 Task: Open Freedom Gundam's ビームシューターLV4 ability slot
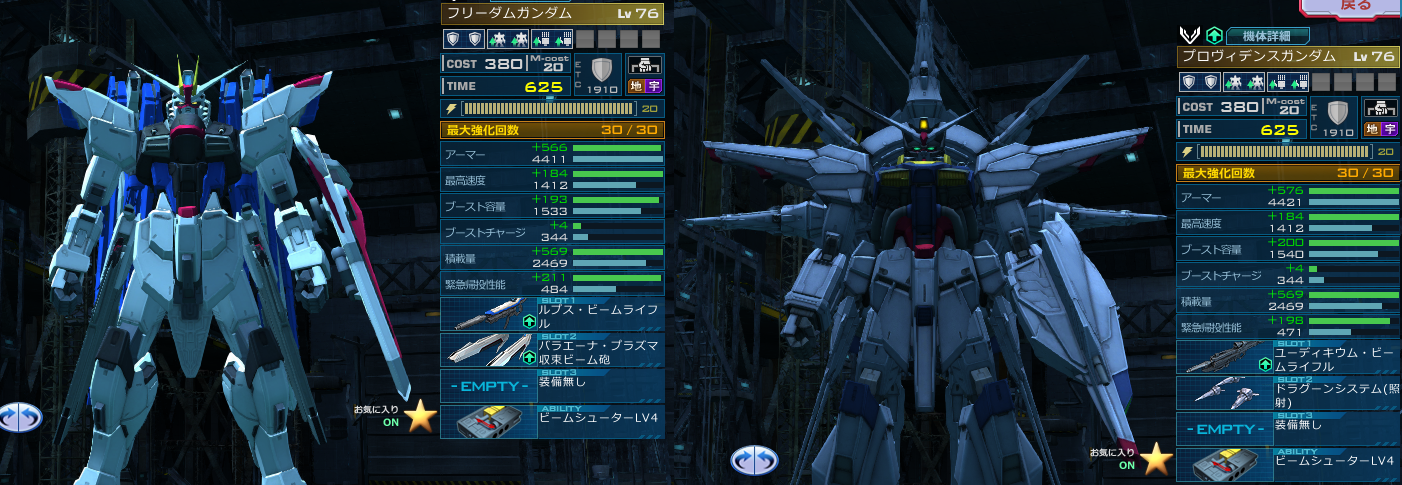551,421
